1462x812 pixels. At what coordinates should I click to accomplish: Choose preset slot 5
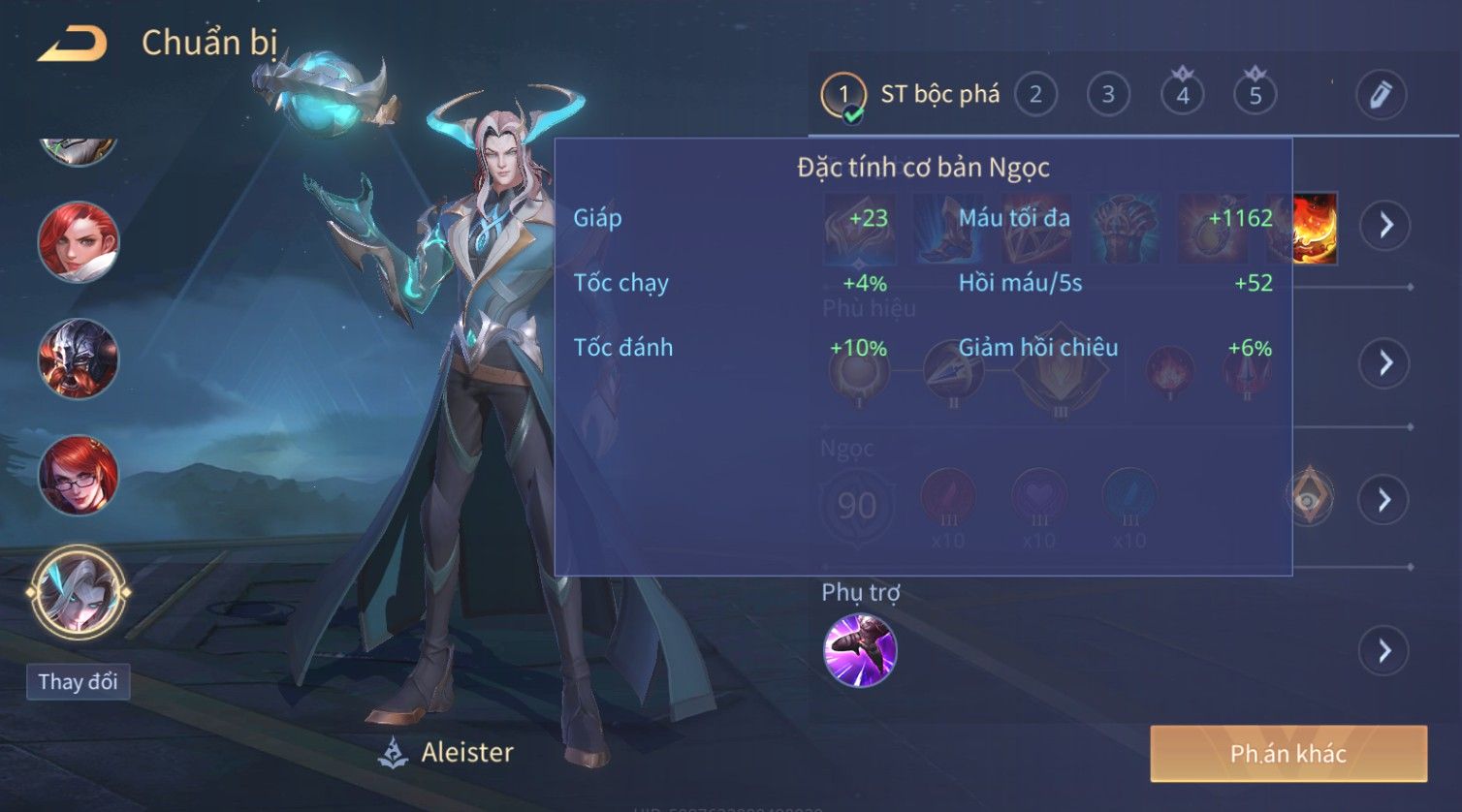point(1255,95)
